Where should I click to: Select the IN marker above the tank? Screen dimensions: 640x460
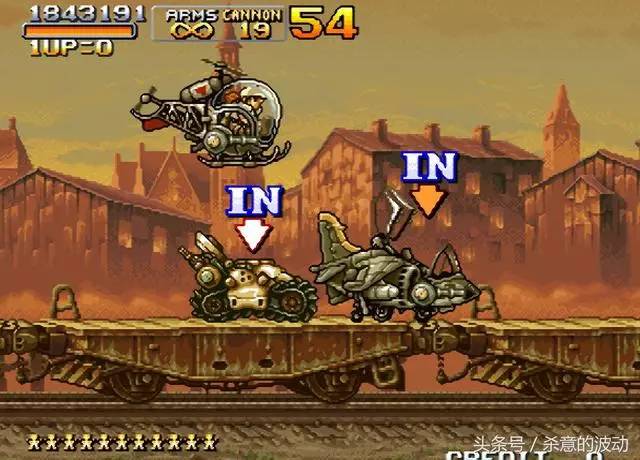[252, 213]
